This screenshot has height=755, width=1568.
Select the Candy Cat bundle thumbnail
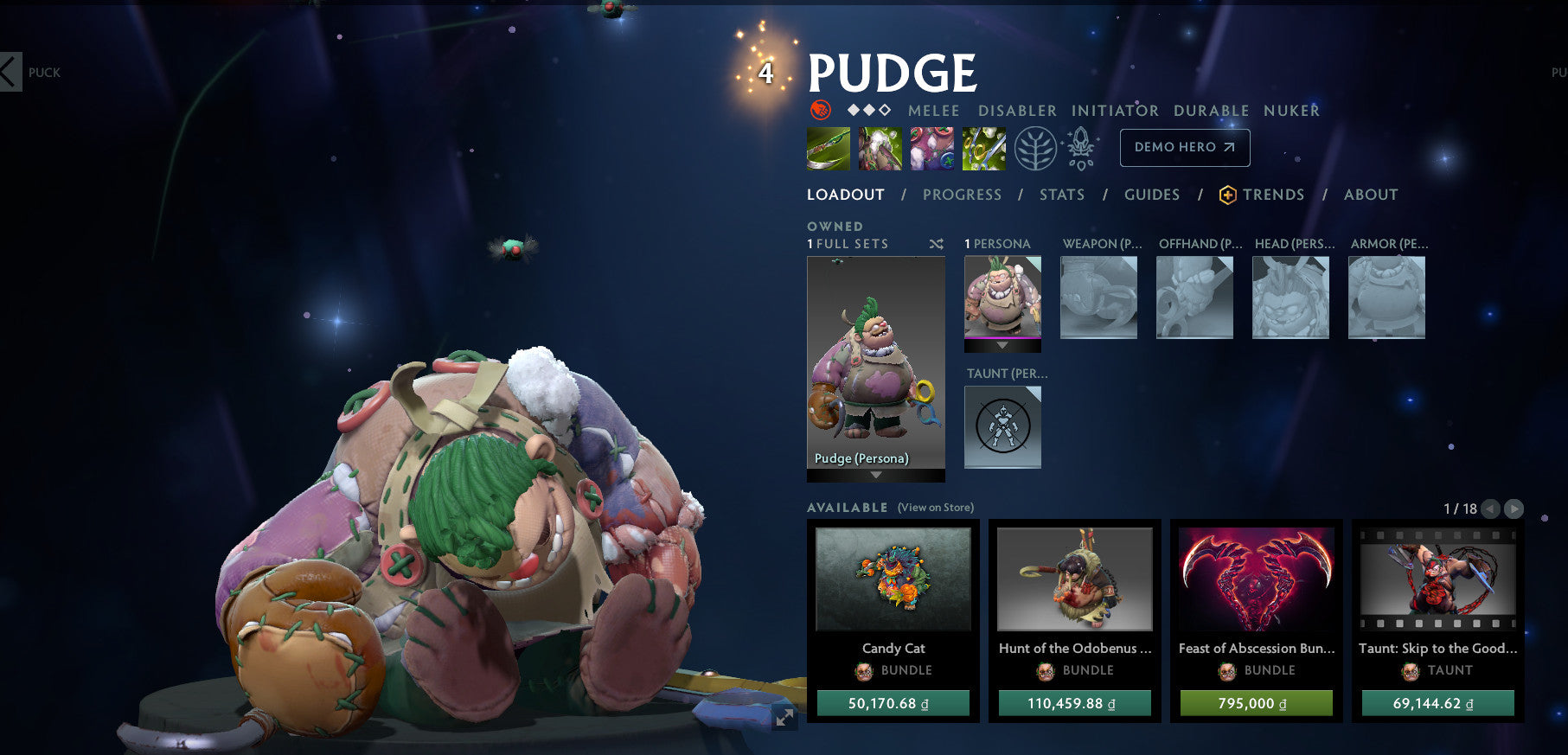pos(892,581)
